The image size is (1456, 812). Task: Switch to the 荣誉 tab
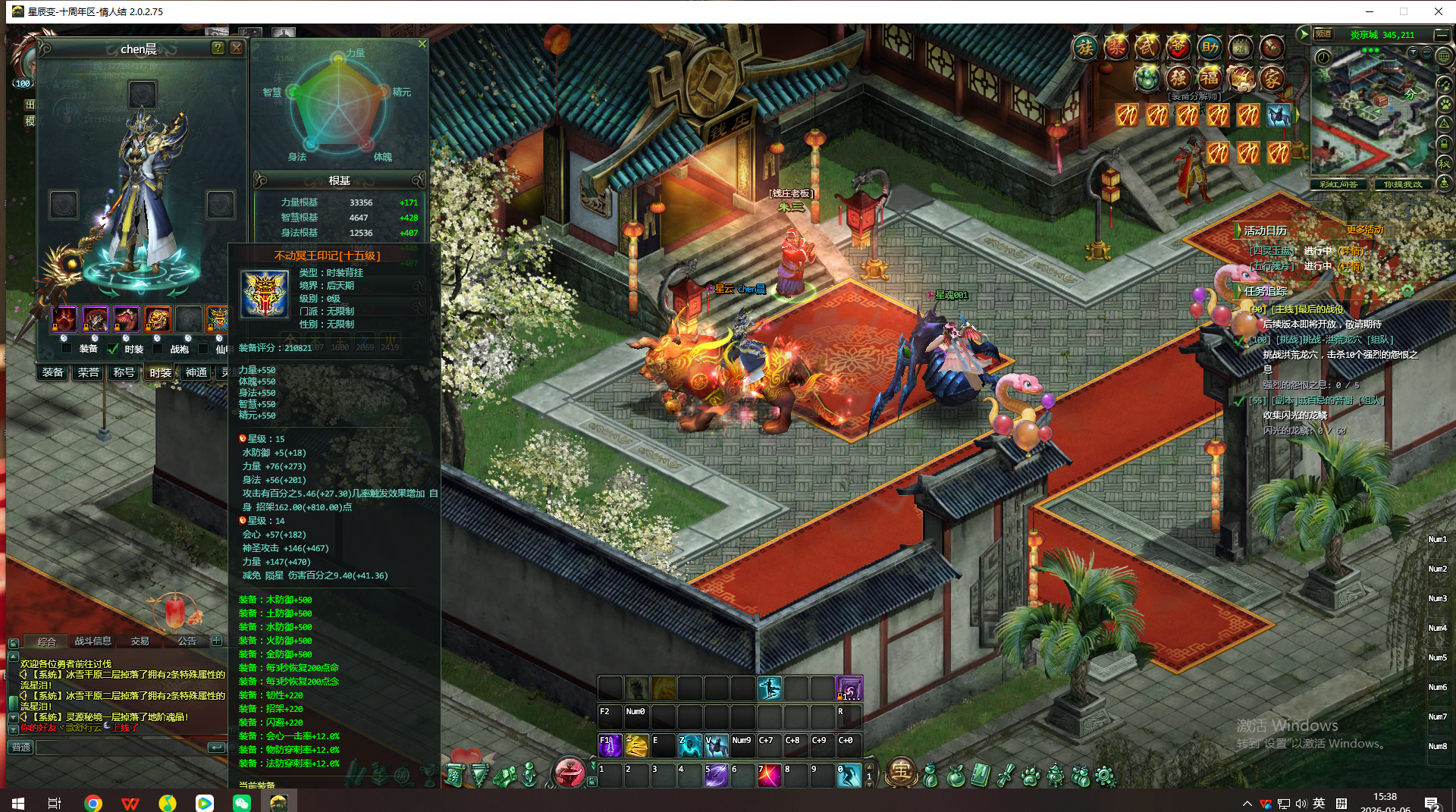[x=89, y=372]
